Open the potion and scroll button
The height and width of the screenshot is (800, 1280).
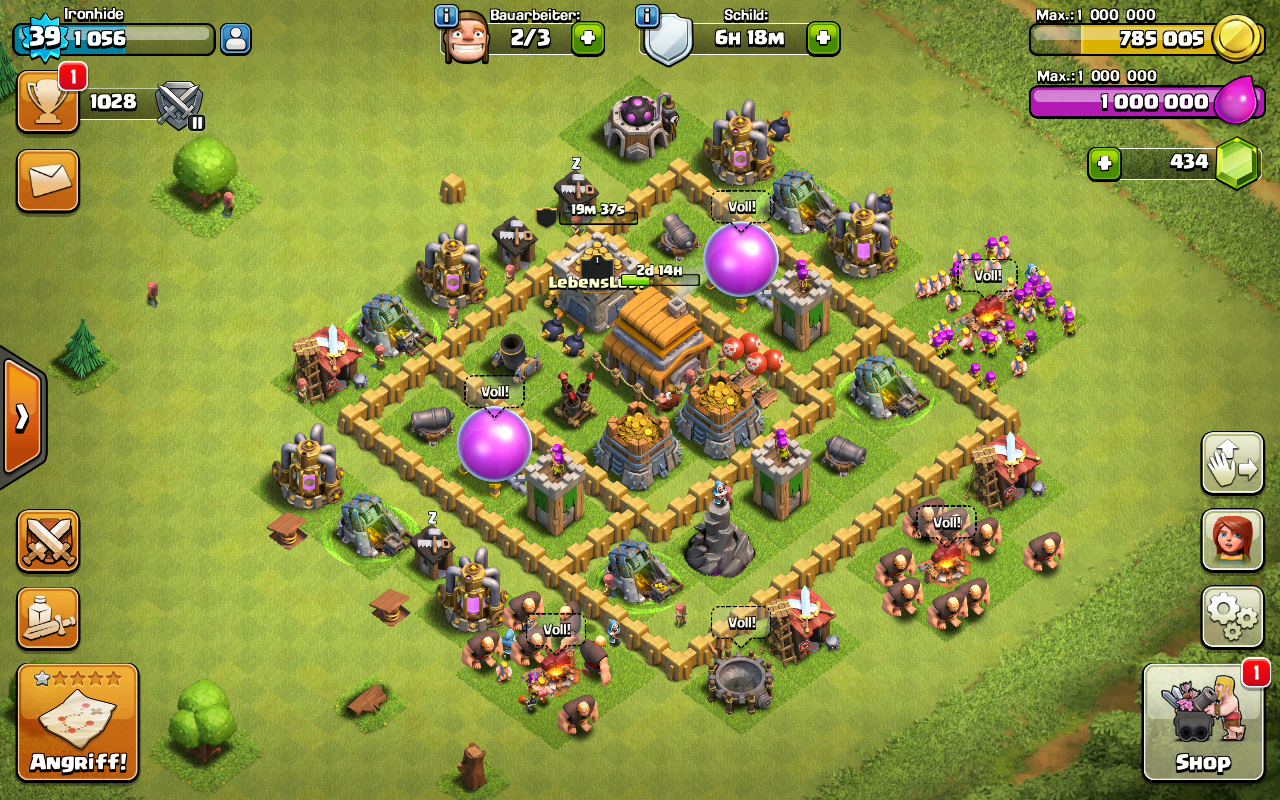[48, 618]
